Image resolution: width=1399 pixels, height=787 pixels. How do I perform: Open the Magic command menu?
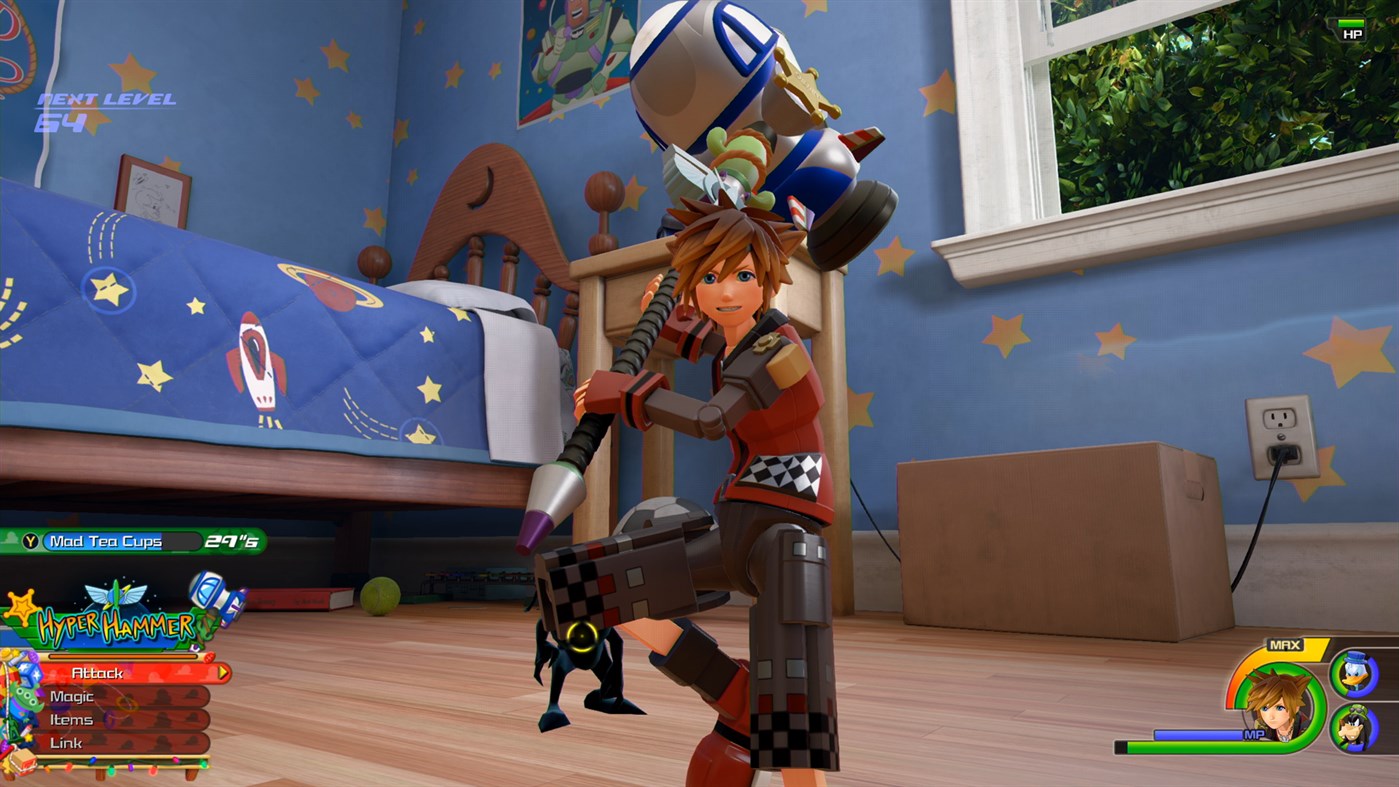click(x=73, y=697)
